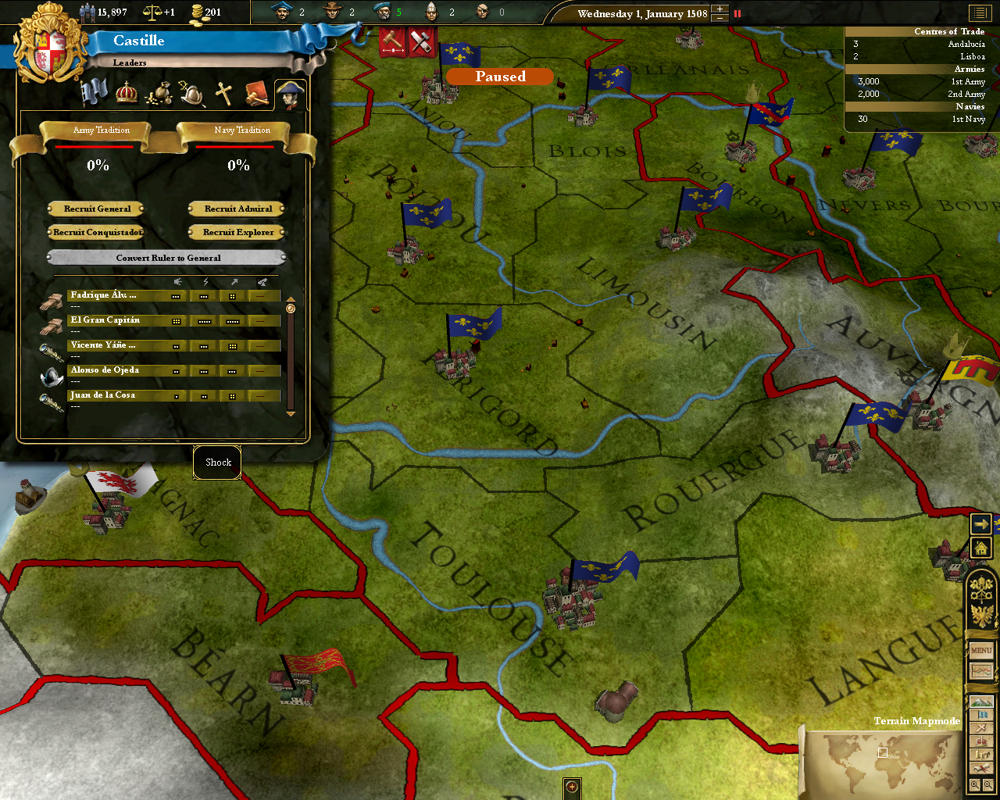Image resolution: width=1000 pixels, height=800 pixels.
Task: Recruit a new Admiral
Action: pyautogui.click(x=238, y=209)
